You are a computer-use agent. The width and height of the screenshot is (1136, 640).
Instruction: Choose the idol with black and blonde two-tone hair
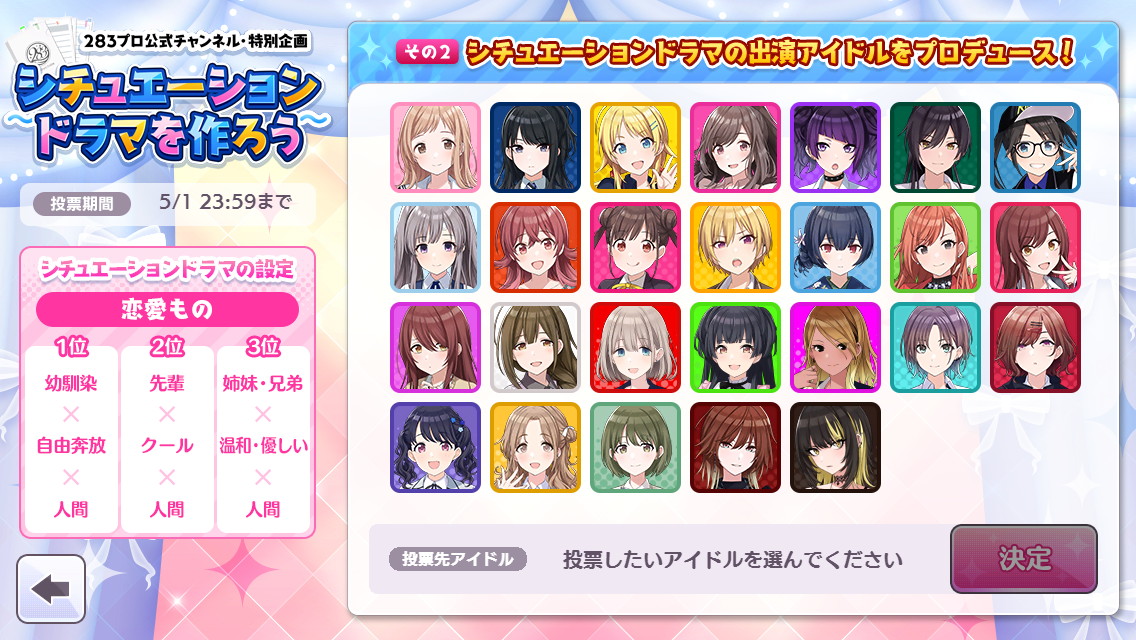[835, 447]
